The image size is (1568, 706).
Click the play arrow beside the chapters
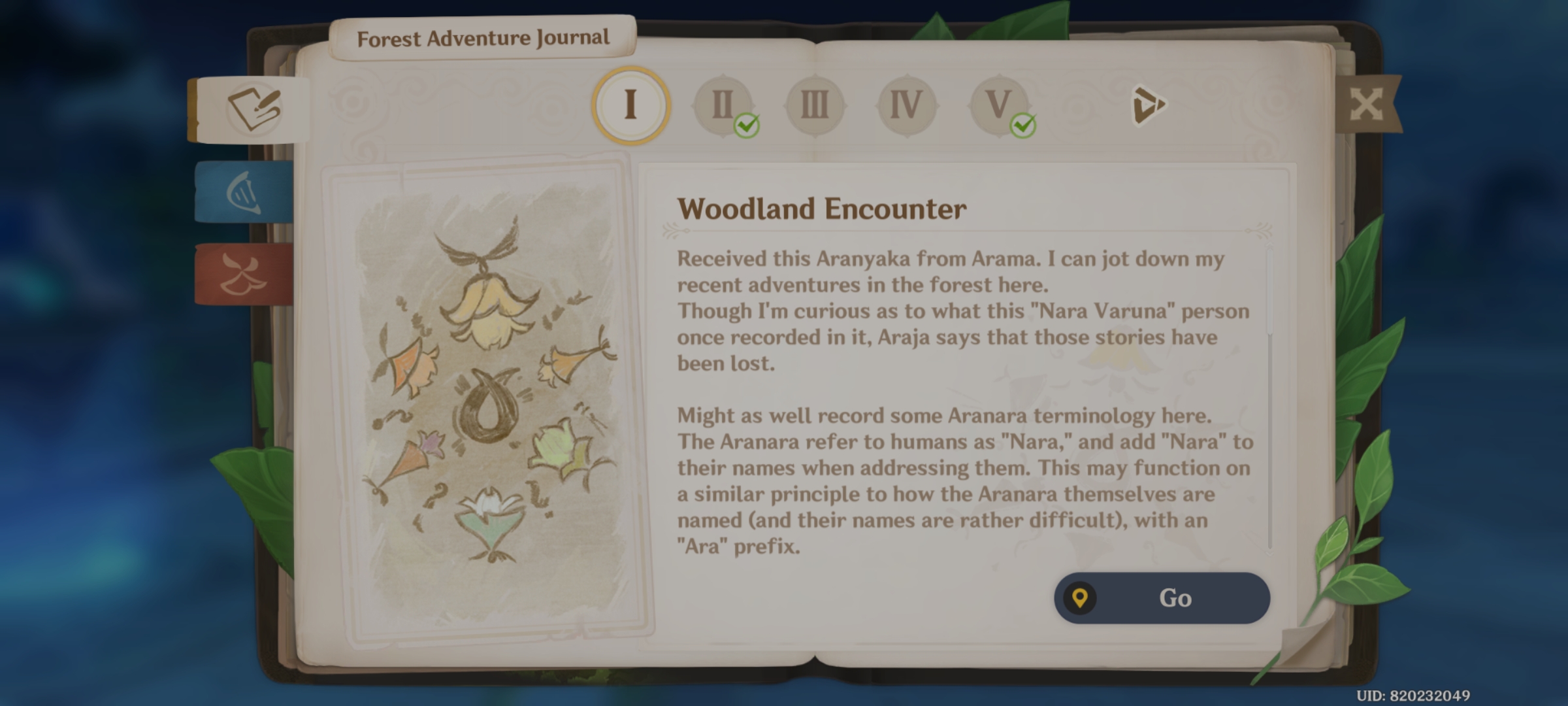pos(1151,105)
